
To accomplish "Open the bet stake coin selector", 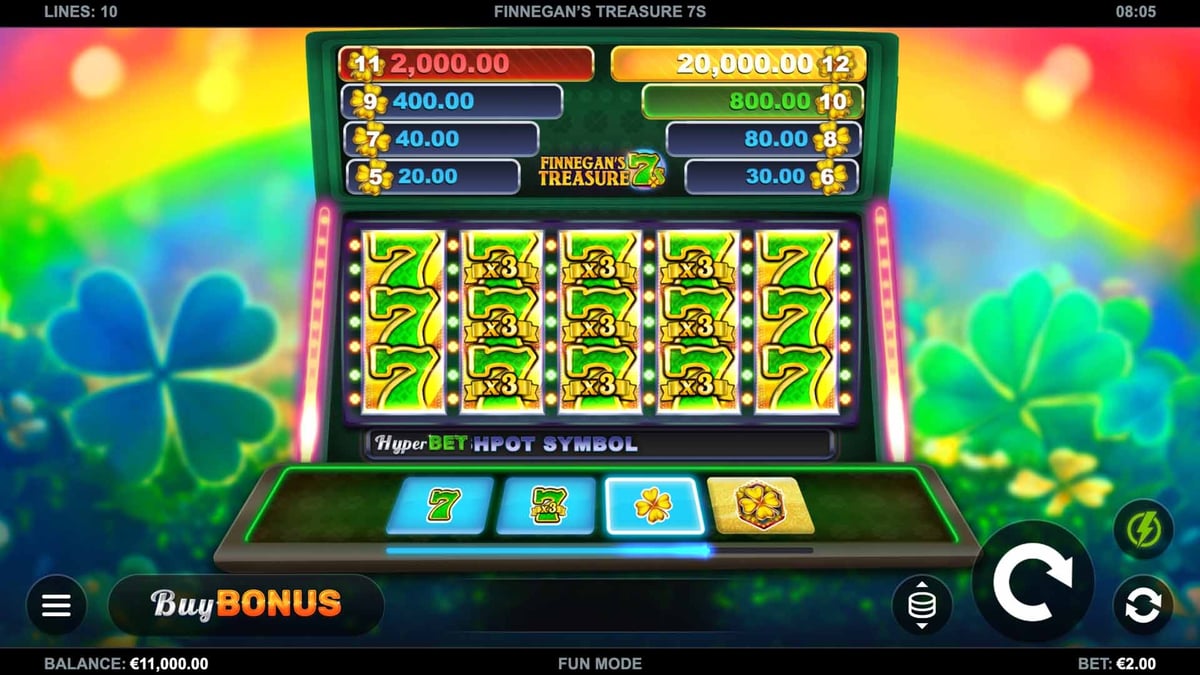I will (x=921, y=605).
